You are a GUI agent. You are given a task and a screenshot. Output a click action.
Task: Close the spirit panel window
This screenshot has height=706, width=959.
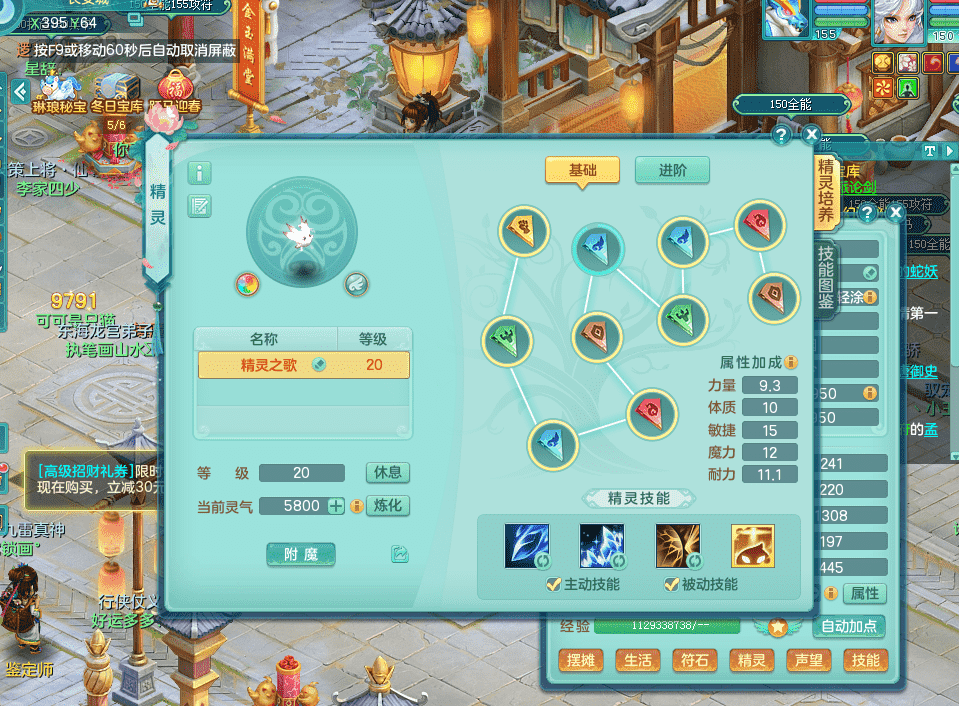pyautogui.click(x=811, y=134)
